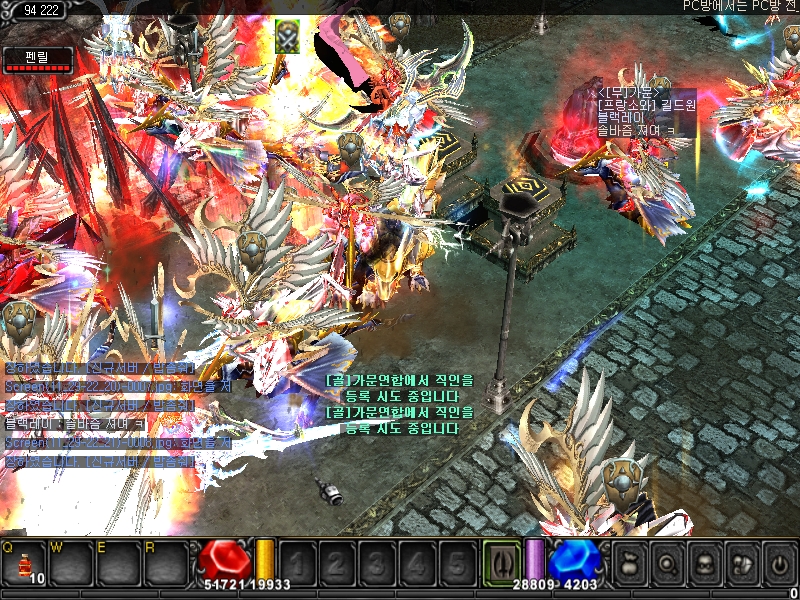This screenshot has width=800, height=600.
Task: Select the empty R quick slot
Action: click(x=166, y=564)
